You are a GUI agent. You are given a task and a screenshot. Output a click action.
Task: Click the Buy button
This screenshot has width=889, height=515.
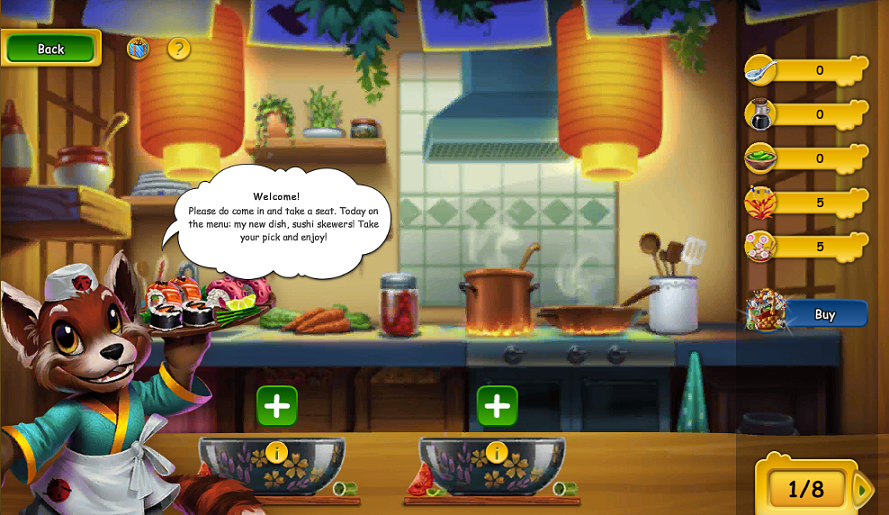tap(824, 314)
